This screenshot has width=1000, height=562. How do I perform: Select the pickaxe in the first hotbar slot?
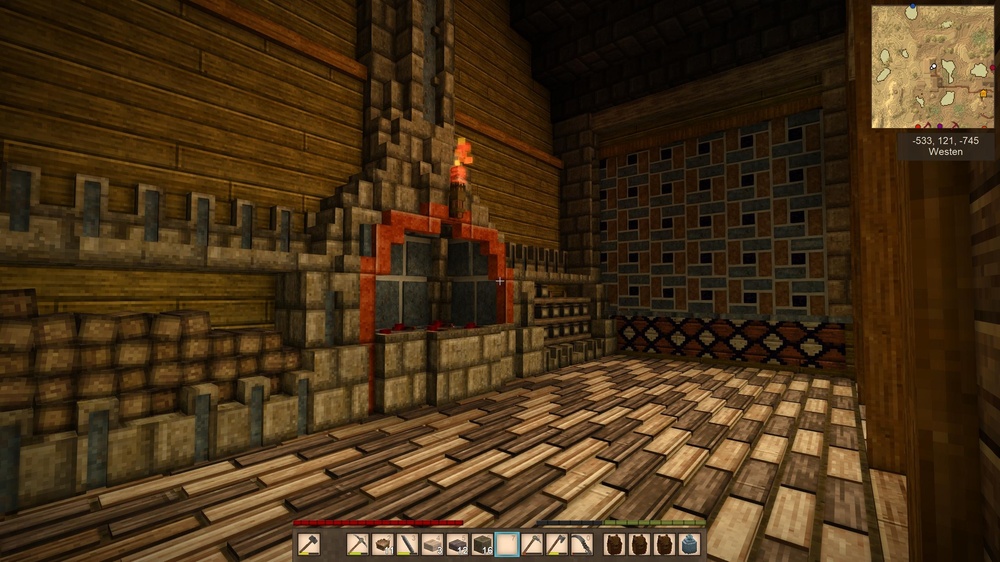[x=357, y=545]
